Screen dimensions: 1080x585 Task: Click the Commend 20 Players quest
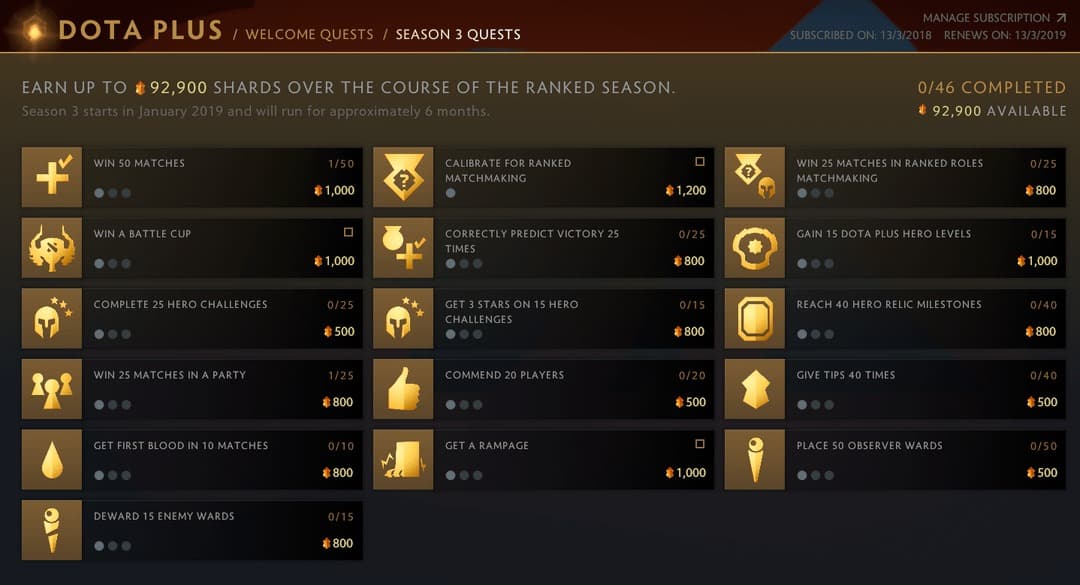pos(543,389)
